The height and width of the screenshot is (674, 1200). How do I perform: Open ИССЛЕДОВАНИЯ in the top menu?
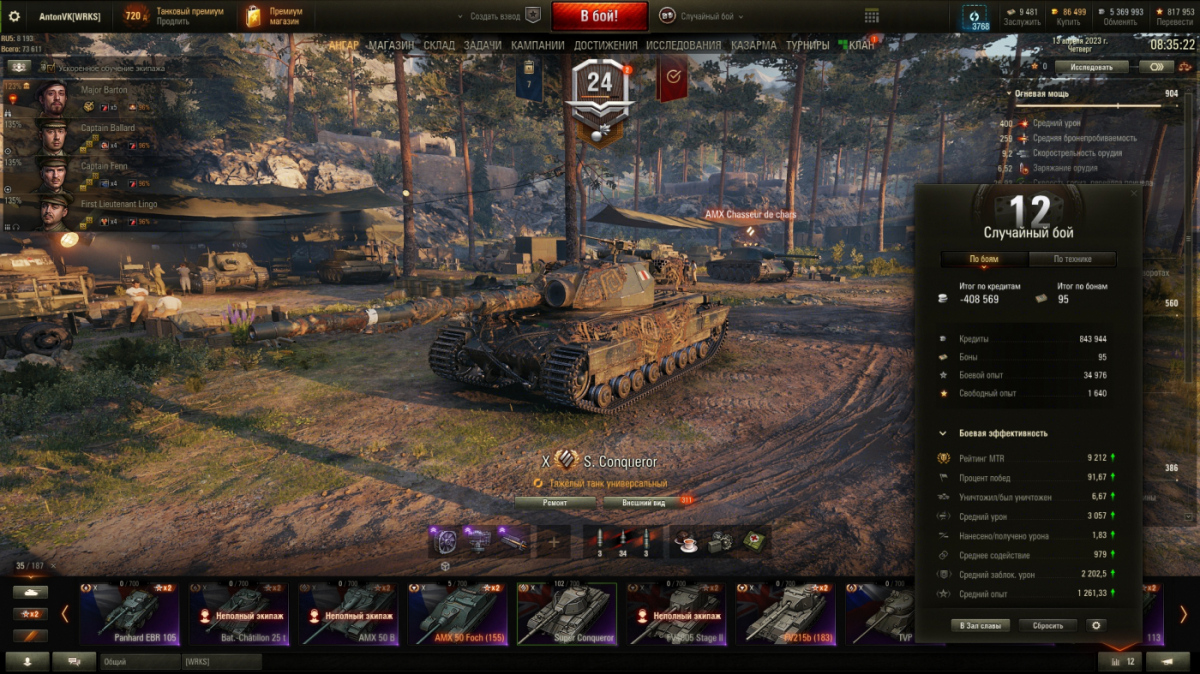[x=683, y=45]
